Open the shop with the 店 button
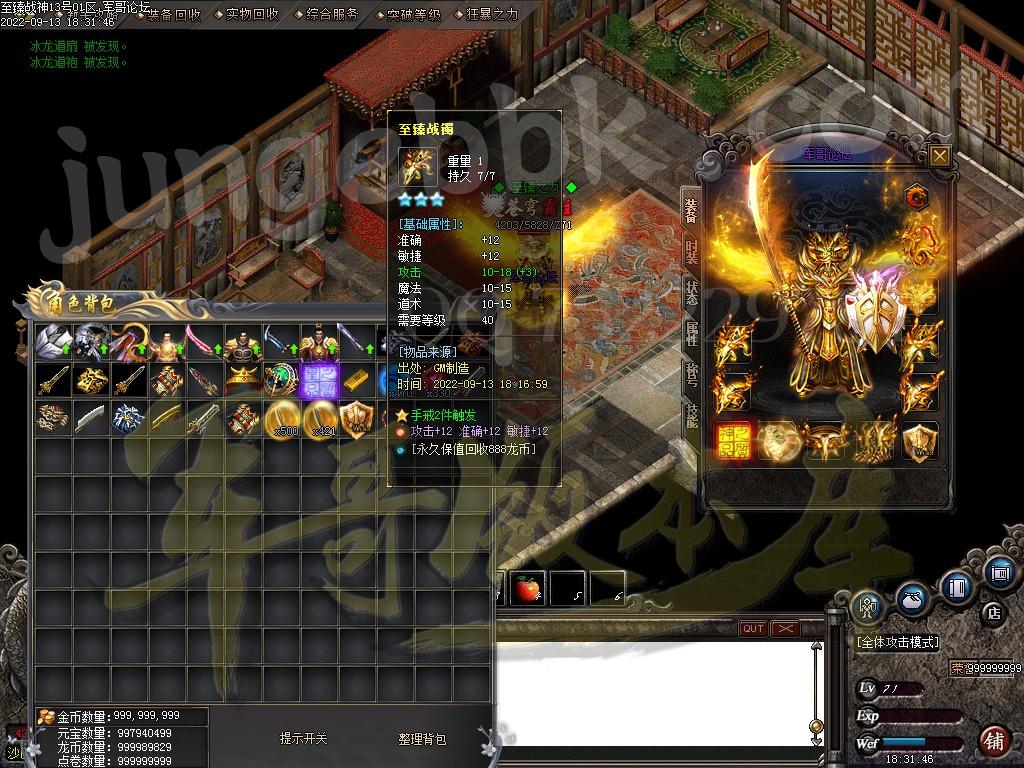The height and width of the screenshot is (768, 1024). pos(994,612)
